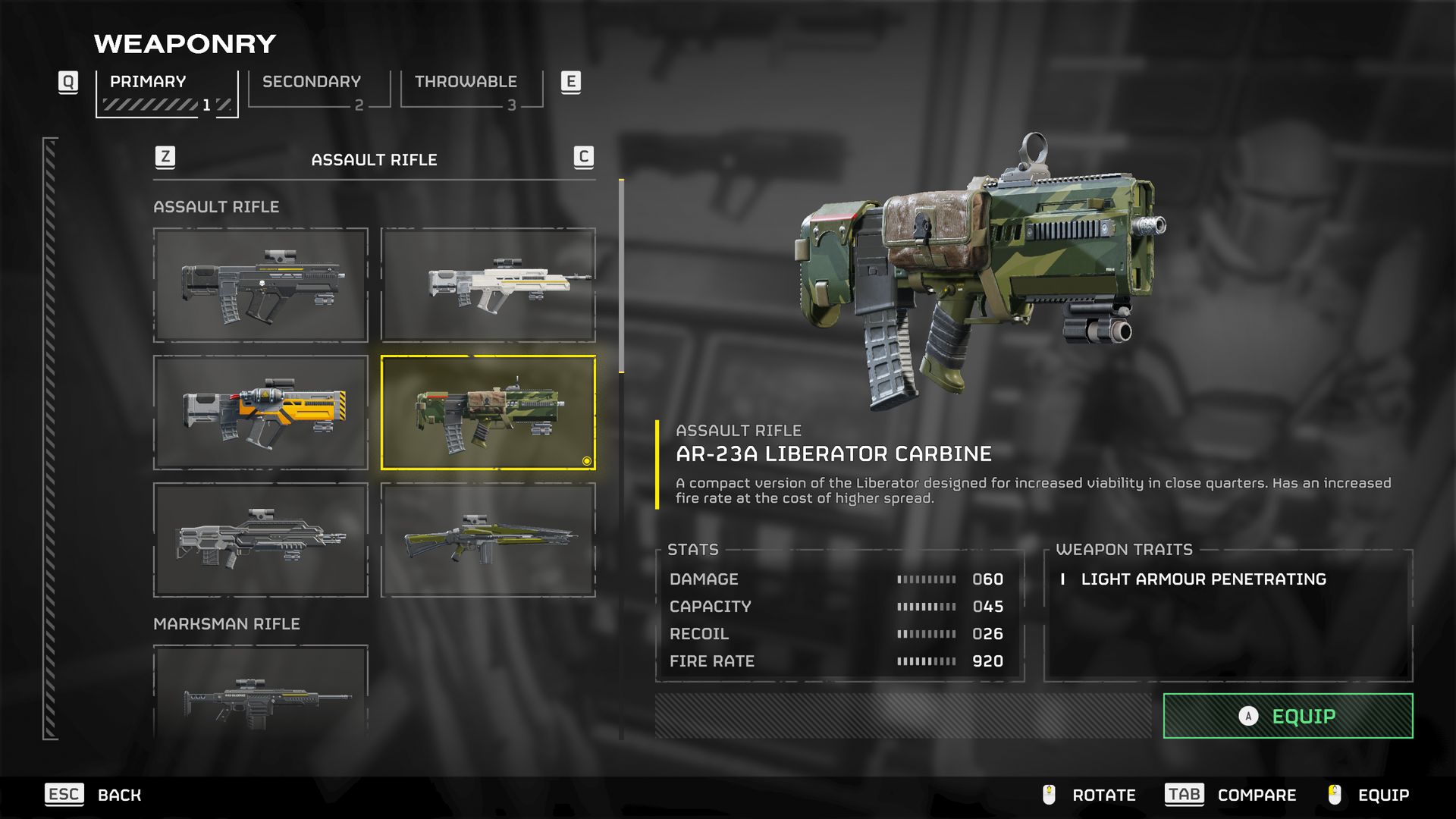Select the black and yellow Liberator rifle
Screen dimensions: 1456x819
pos(261,285)
